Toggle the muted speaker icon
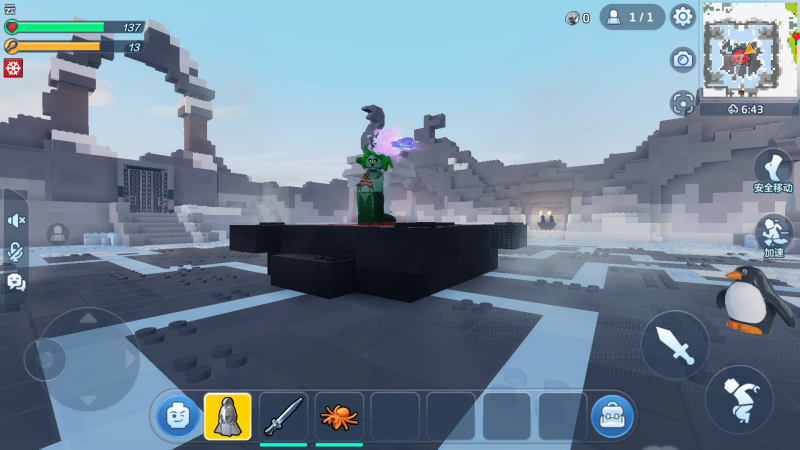The width and height of the screenshot is (800, 450). pyautogui.click(x=16, y=220)
